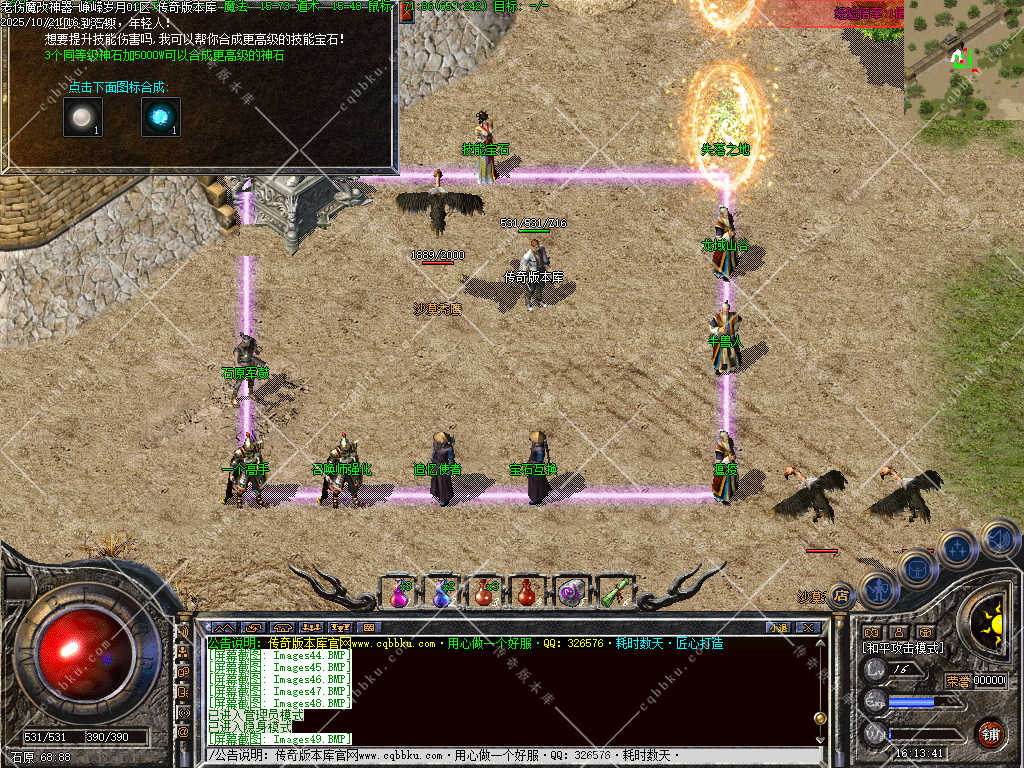Open the stall via the red 铺 button
This screenshot has width=1024, height=768.
pos(990,733)
